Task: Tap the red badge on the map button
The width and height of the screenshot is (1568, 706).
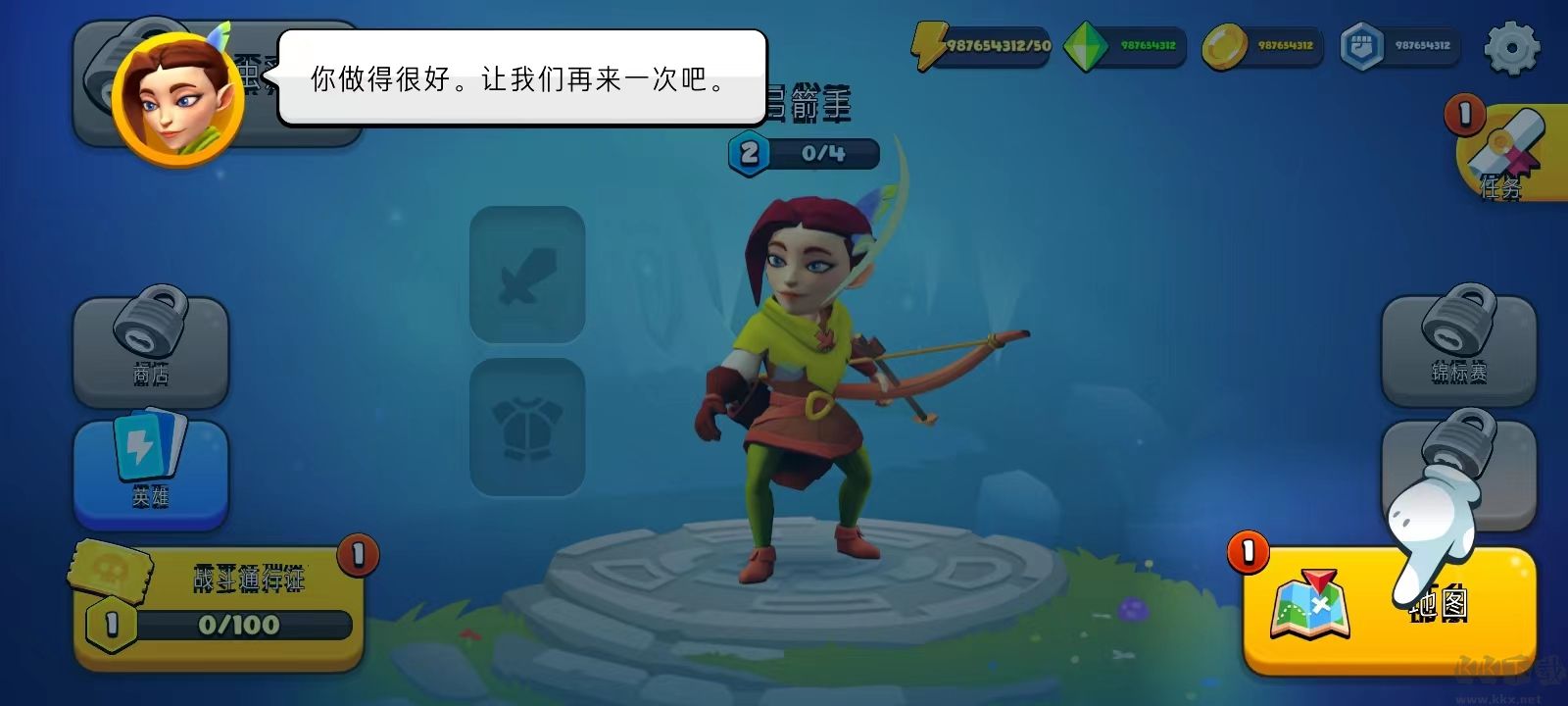Action: (1247, 552)
